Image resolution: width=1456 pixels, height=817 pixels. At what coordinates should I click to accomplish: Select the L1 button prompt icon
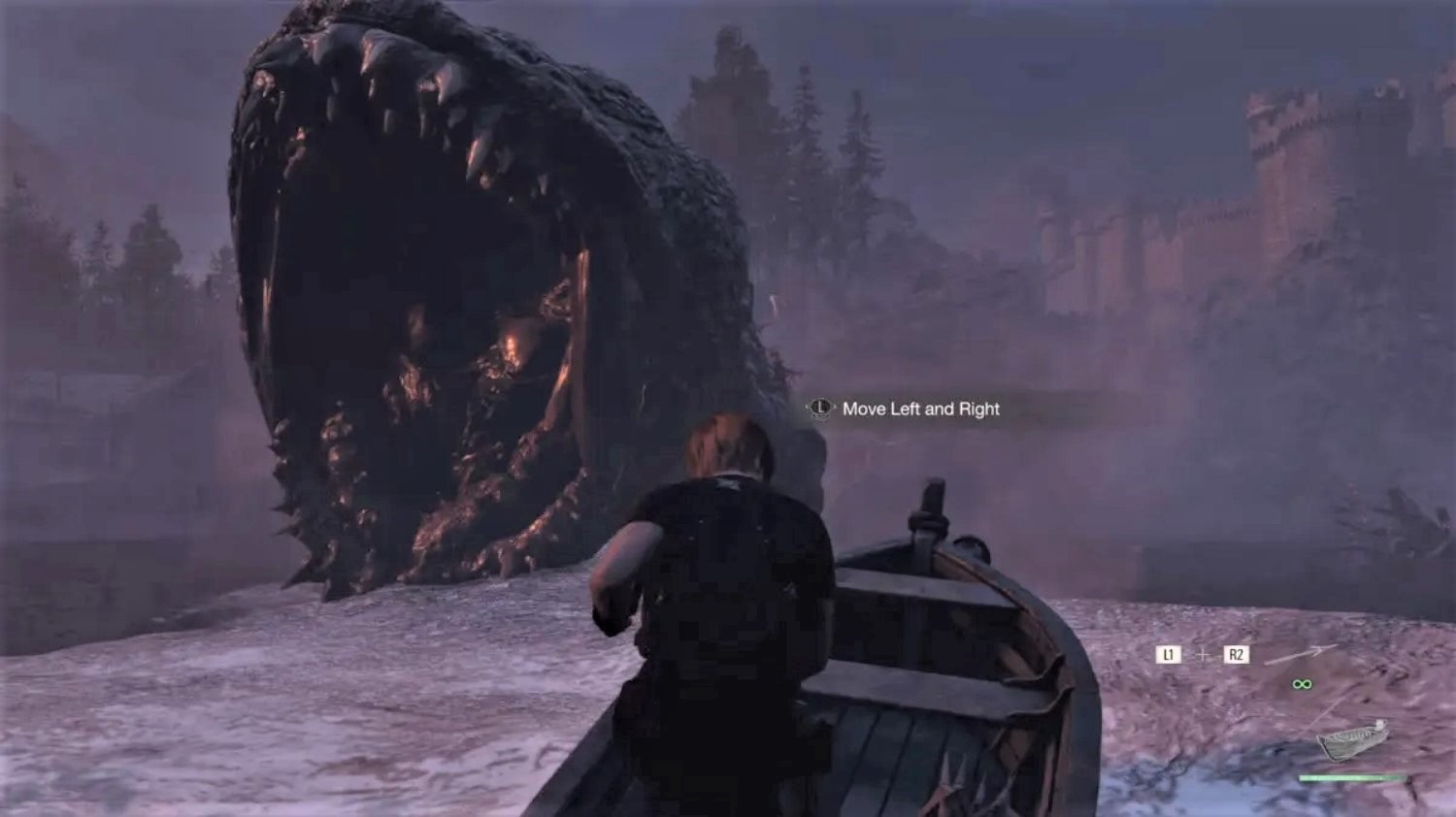1168,654
